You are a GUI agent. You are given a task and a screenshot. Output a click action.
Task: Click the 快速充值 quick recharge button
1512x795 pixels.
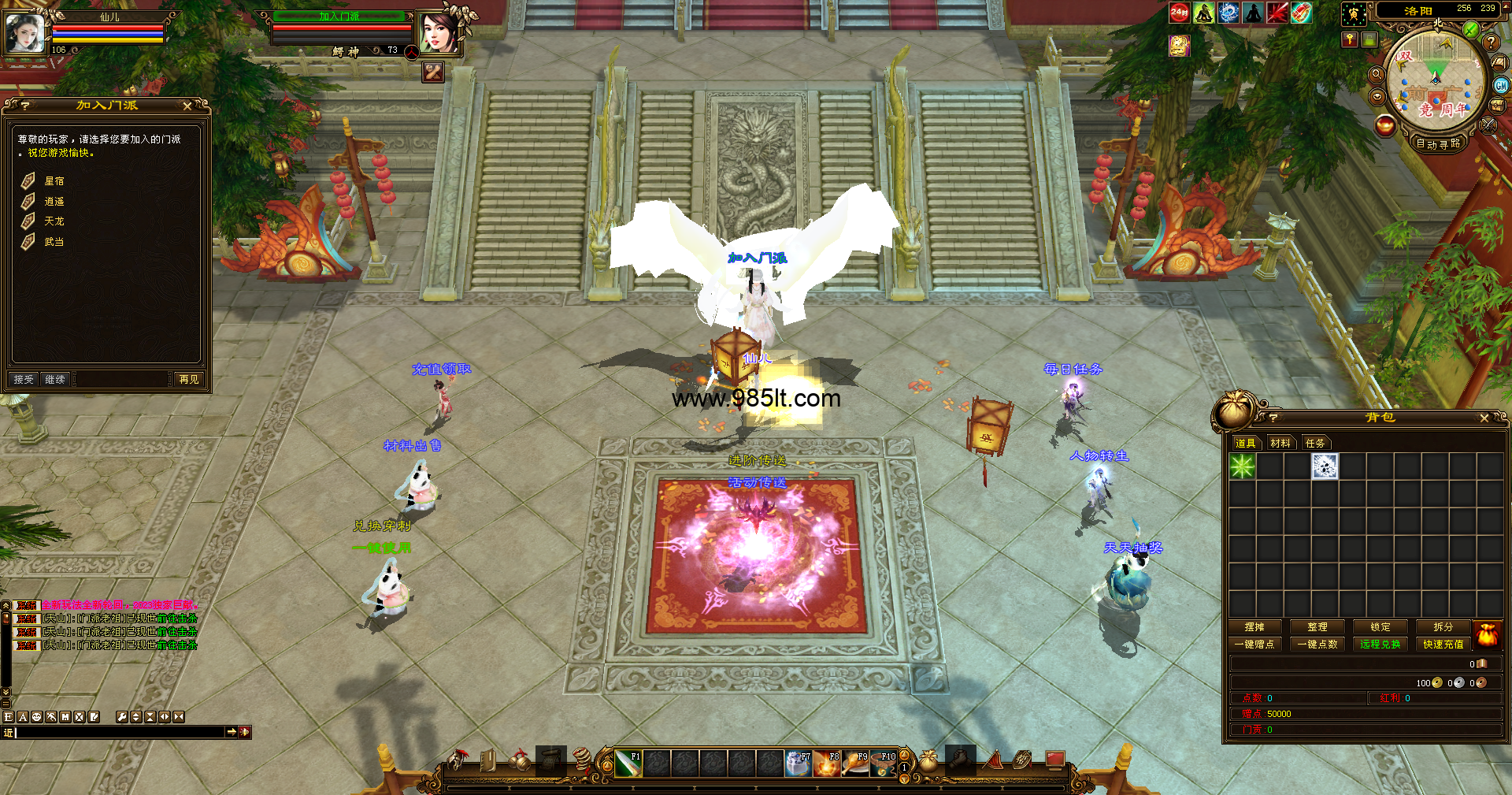click(1443, 645)
